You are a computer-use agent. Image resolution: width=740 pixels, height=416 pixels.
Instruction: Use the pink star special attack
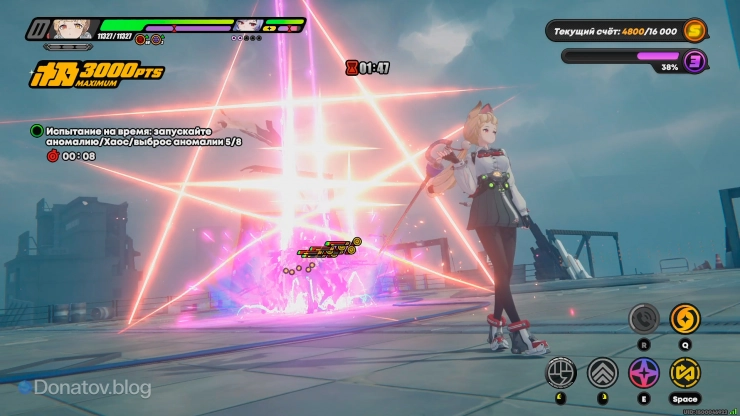643,372
